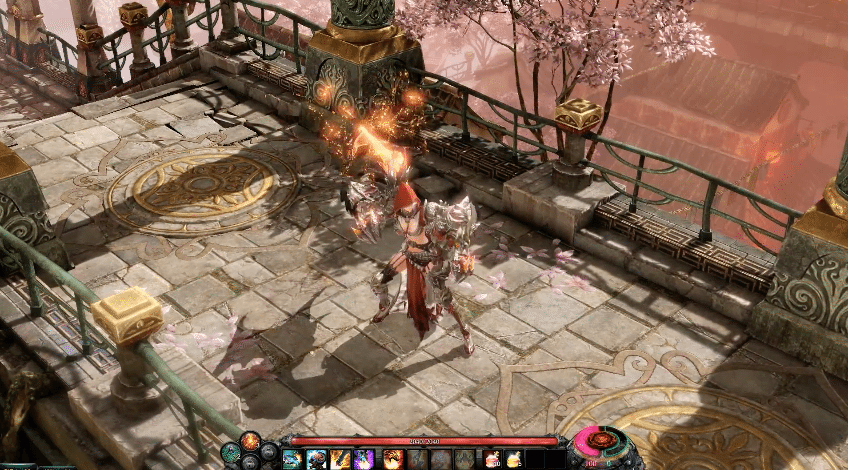Trigger the fiery sword strike skill
The width and height of the screenshot is (848, 470).
coord(340,458)
